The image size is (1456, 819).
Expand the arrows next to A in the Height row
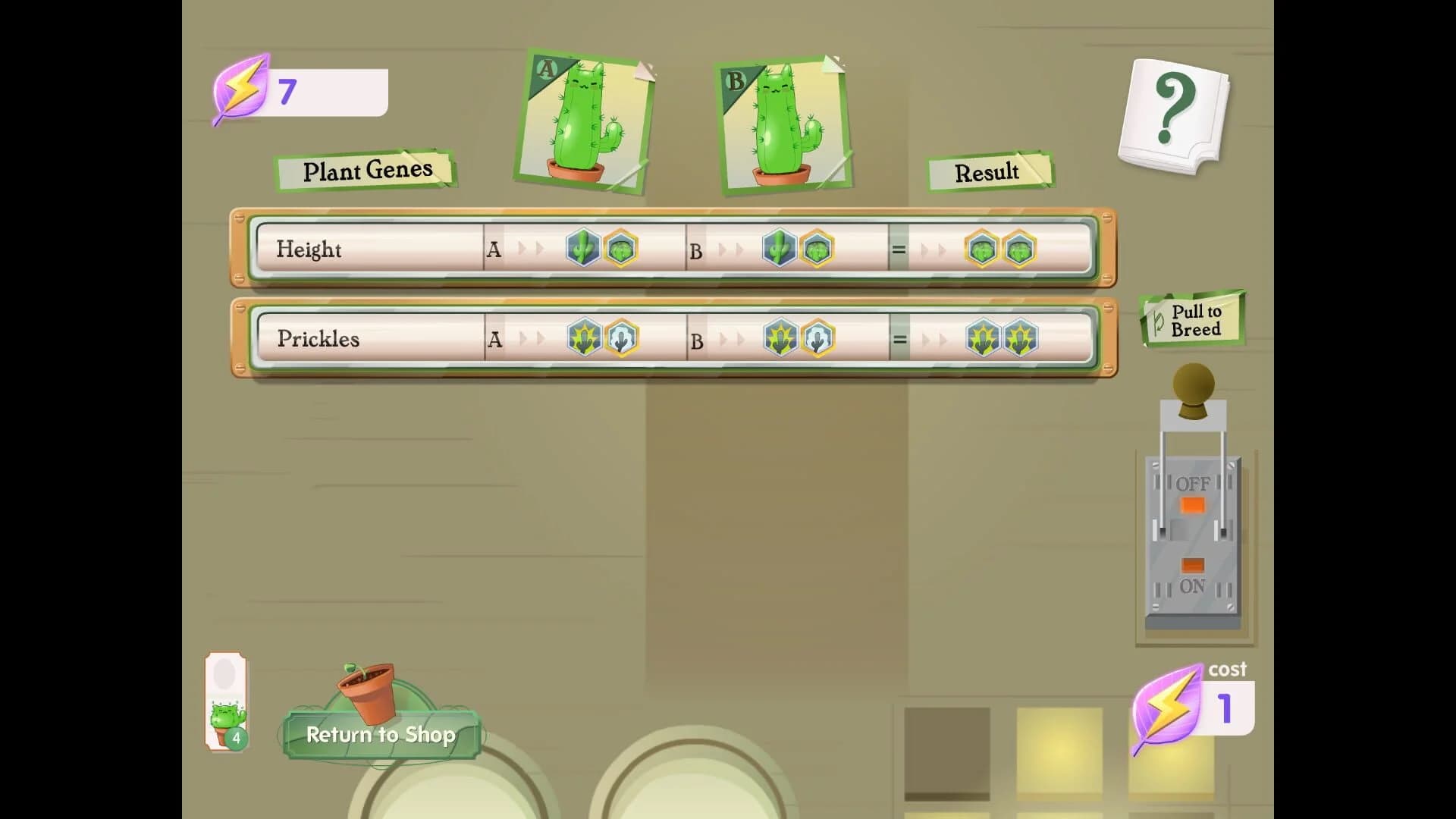531,248
